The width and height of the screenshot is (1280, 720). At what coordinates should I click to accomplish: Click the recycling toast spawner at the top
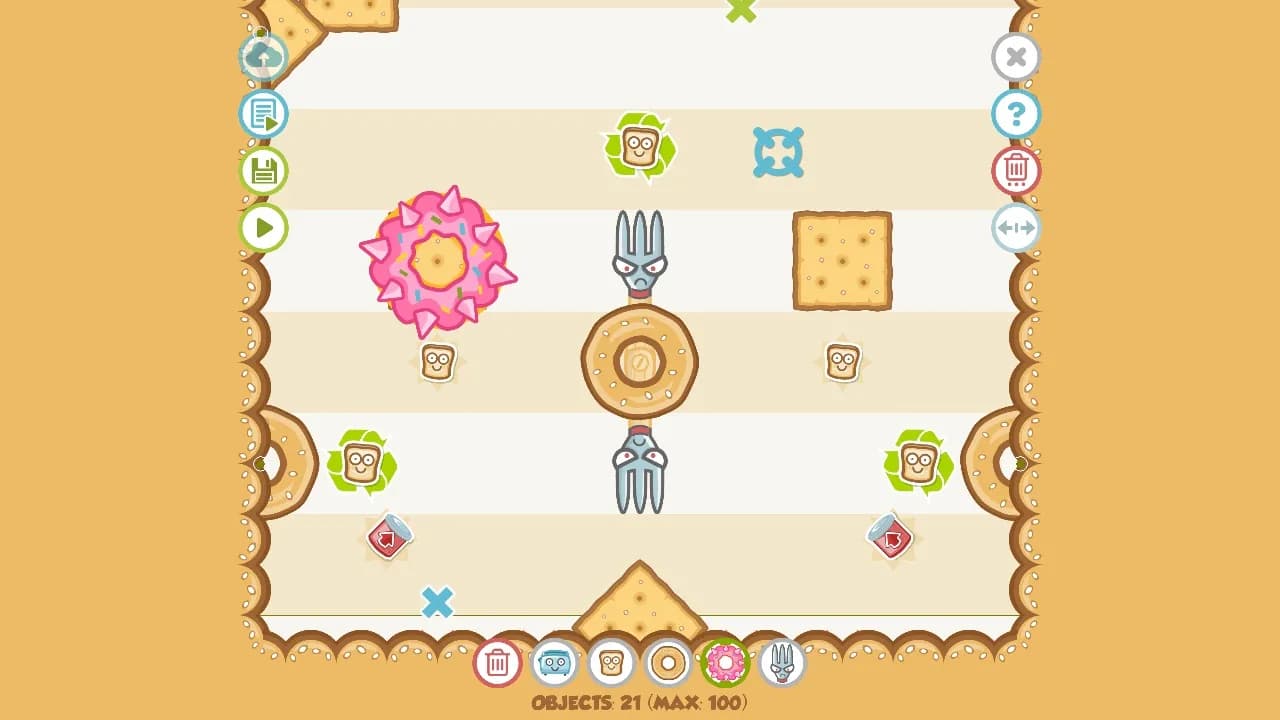click(638, 147)
